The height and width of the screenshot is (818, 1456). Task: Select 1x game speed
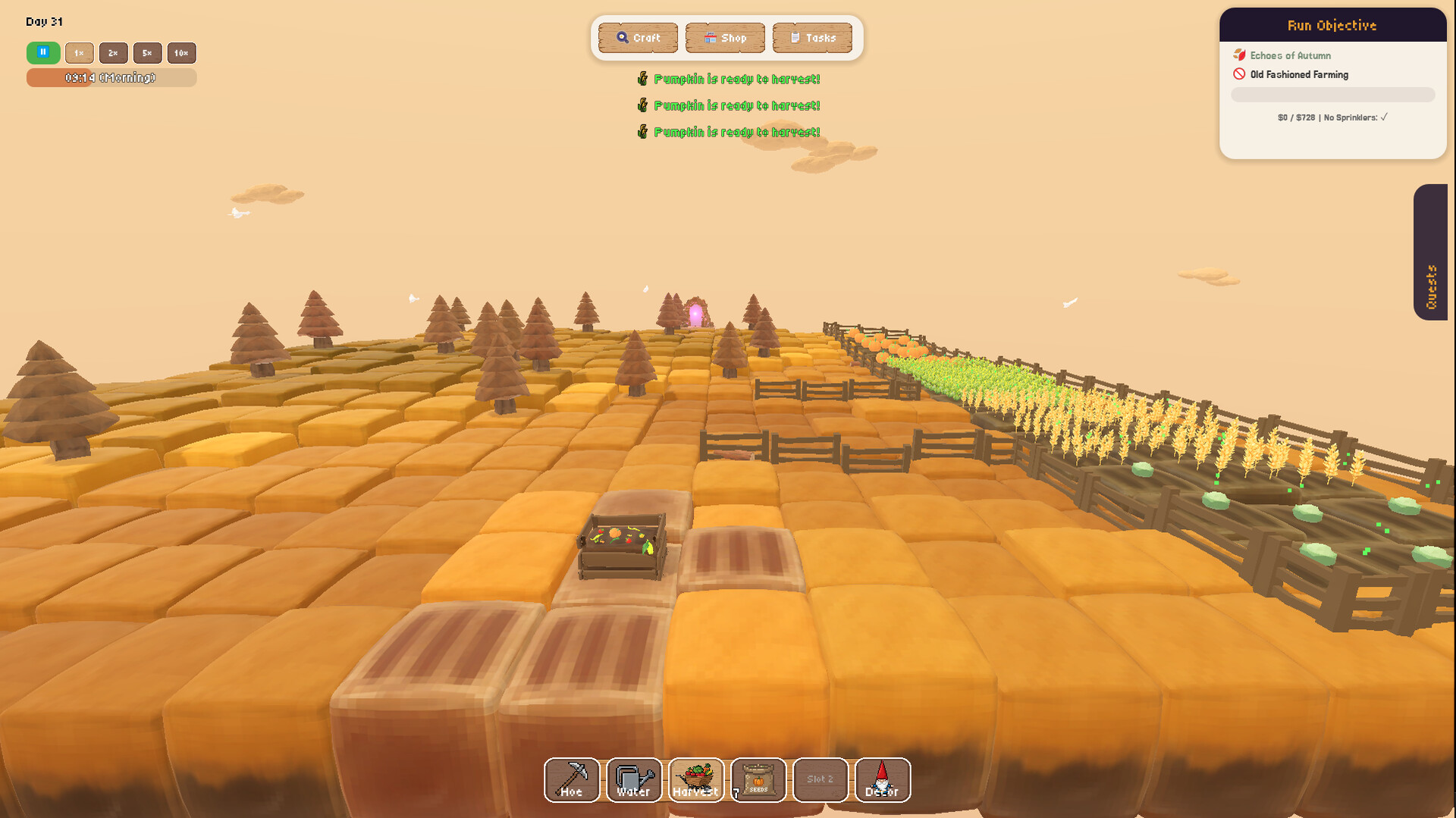click(80, 52)
